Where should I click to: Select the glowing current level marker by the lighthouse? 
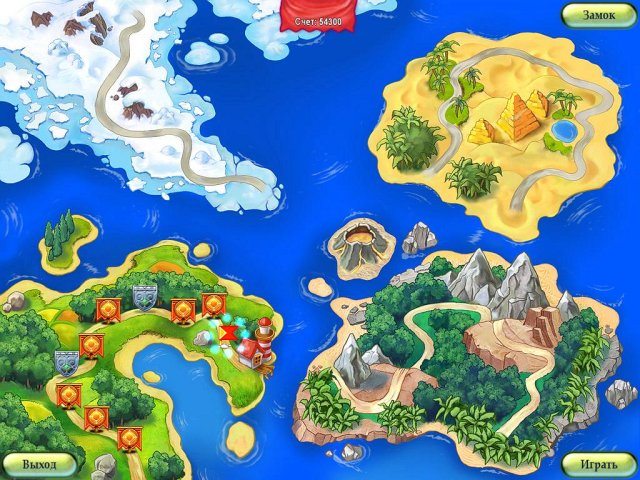point(229,332)
